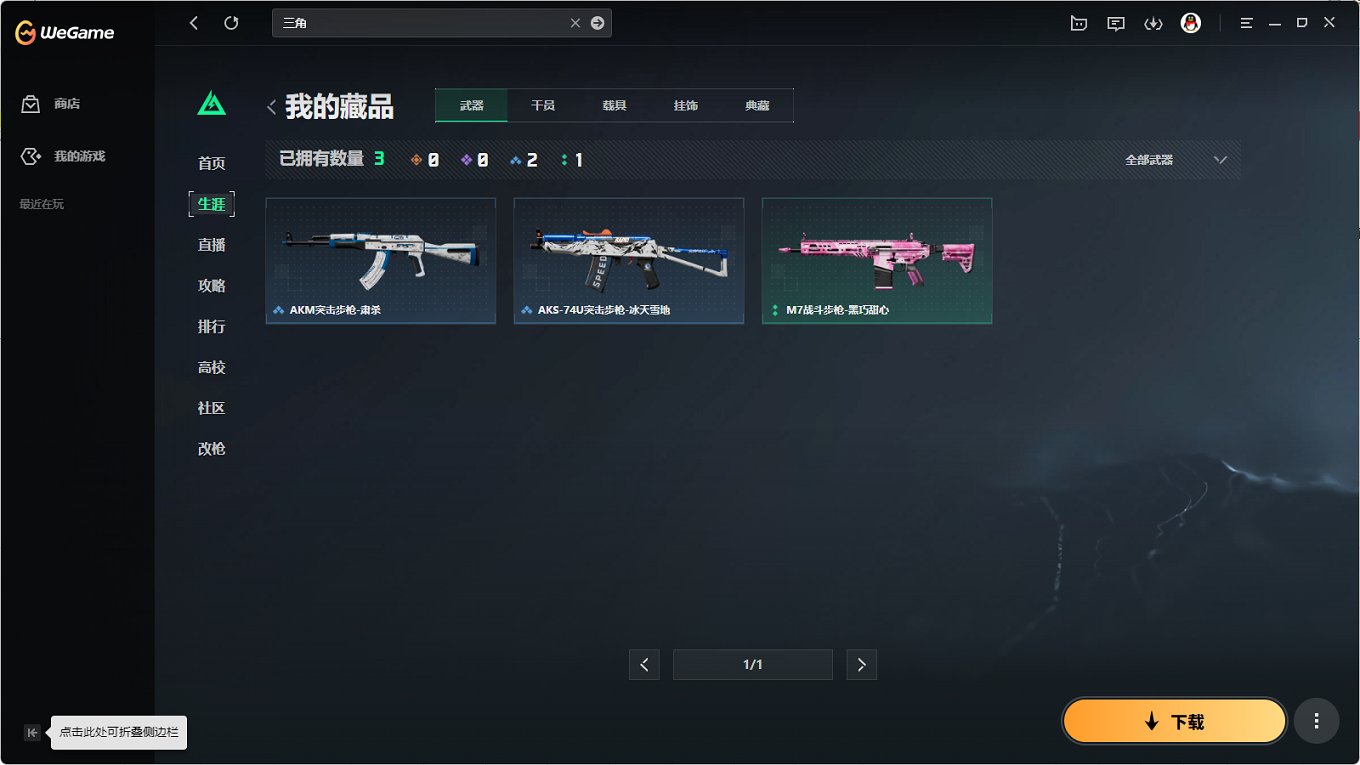Select the M7战斗步枪-黑巧甜心 weapon card
The image size is (1360, 765).
877,260
